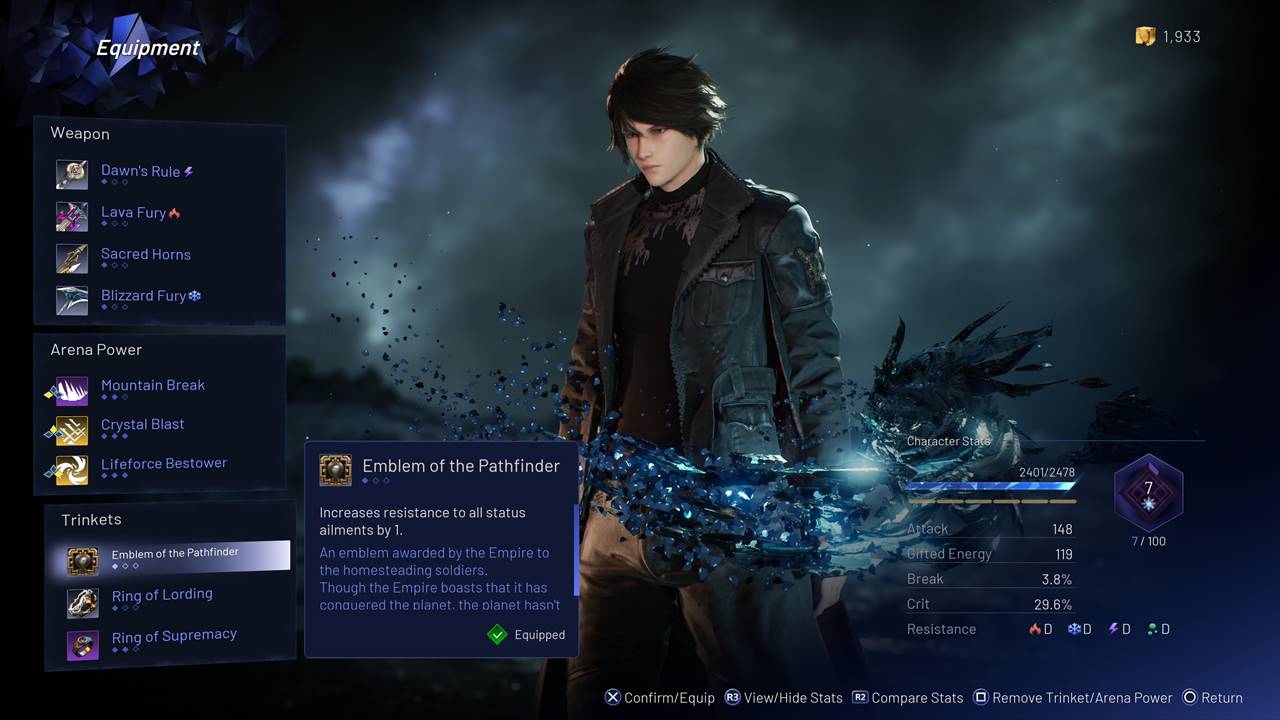Click the hexagonal character level badge

1148,492
